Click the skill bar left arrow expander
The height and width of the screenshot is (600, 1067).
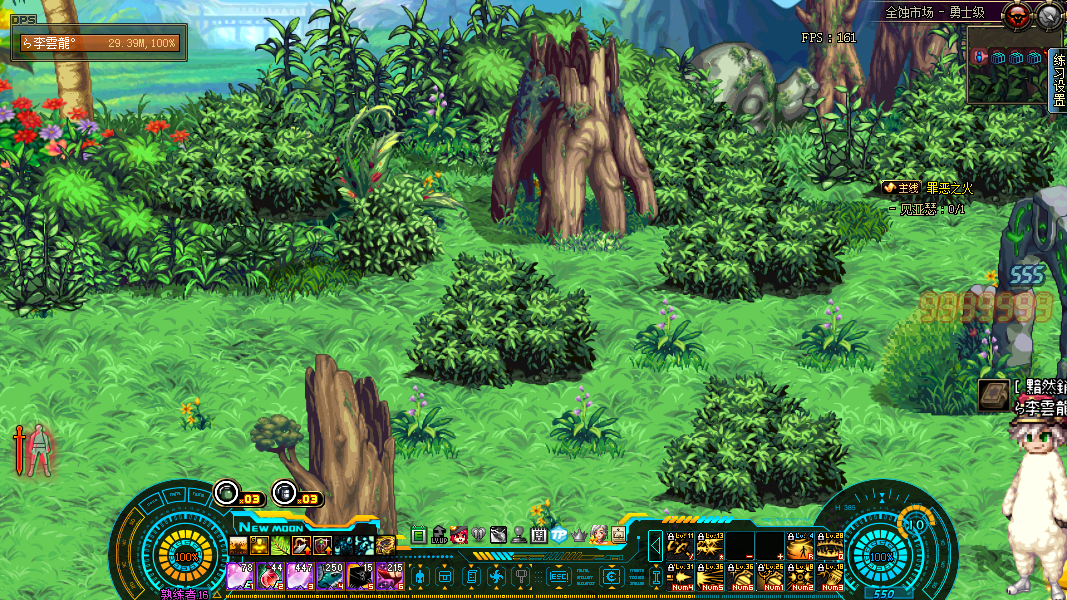[655, 547]
